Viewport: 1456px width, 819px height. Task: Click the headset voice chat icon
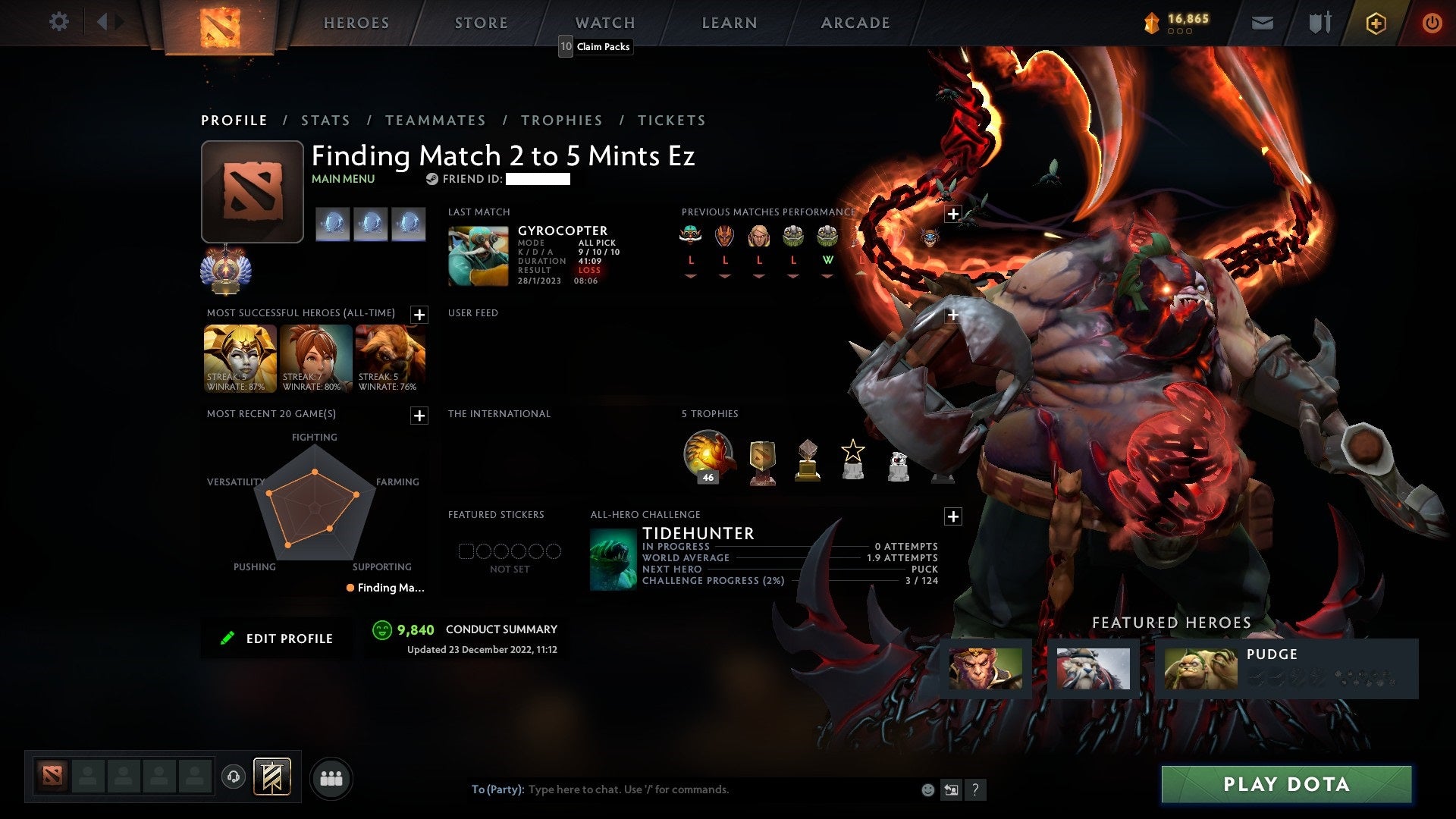click(x=233, y=777)
